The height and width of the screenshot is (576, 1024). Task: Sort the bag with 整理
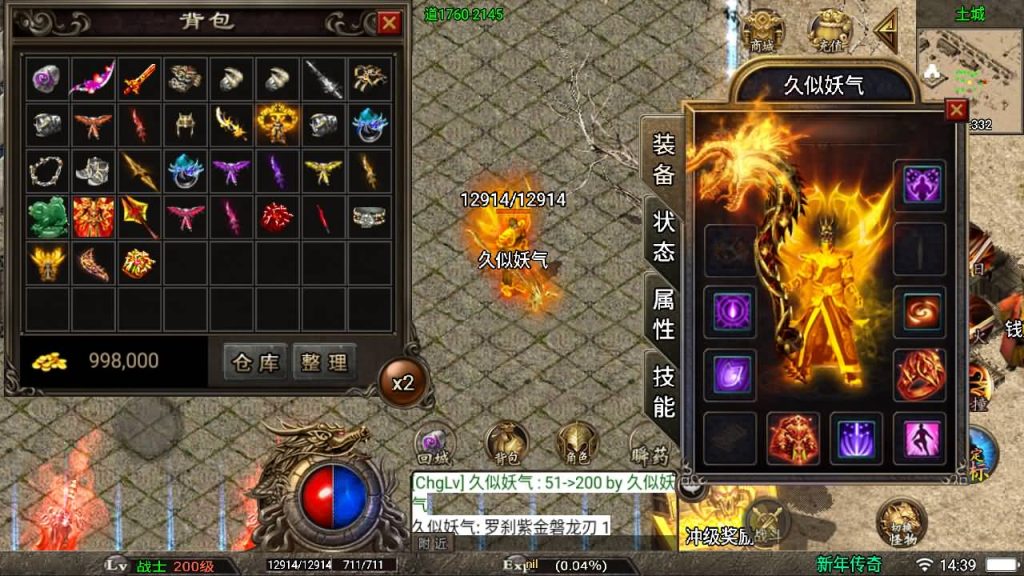click(324, 361)
